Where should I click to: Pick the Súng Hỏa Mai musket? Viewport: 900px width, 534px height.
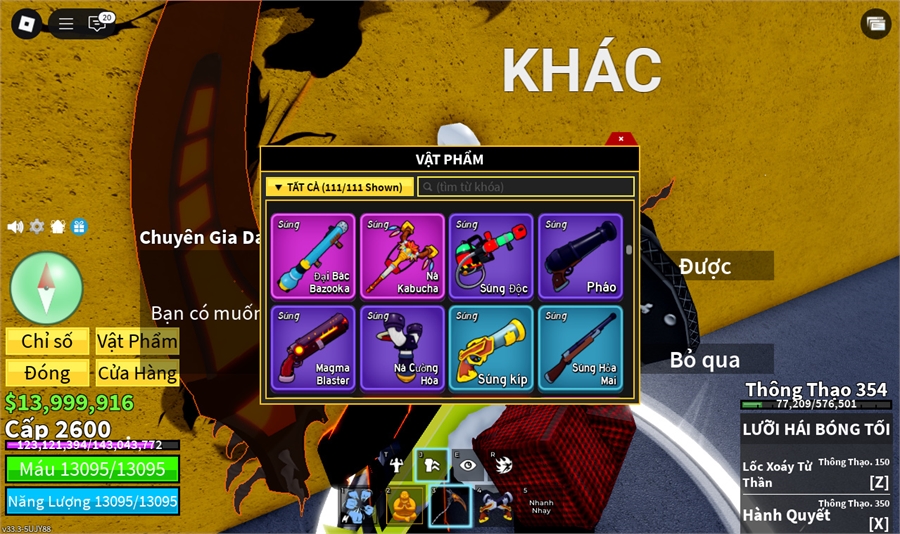tap(580, 347)
